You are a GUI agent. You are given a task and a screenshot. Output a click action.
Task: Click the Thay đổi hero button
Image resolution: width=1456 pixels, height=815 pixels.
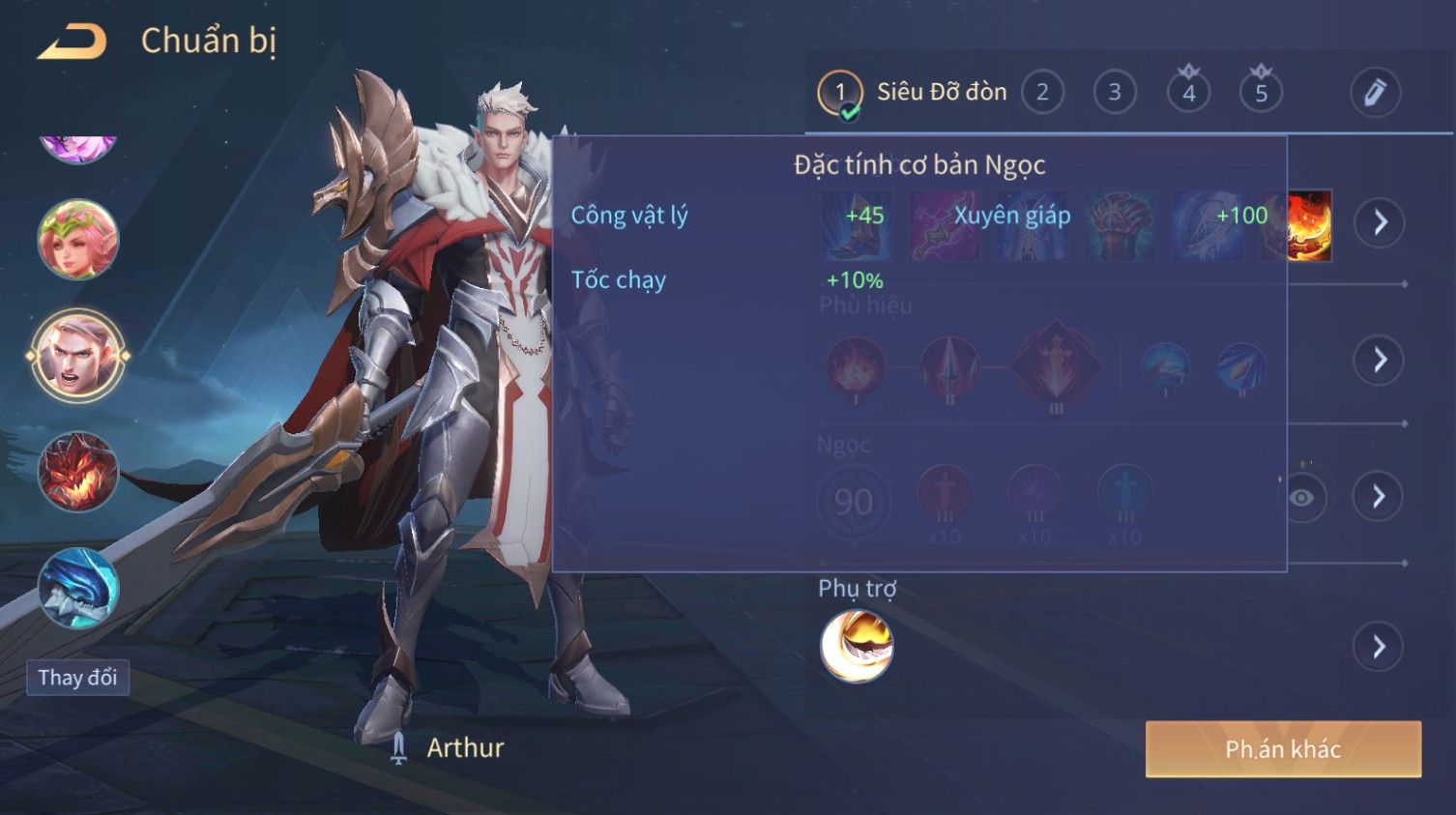tap(77, 678)
